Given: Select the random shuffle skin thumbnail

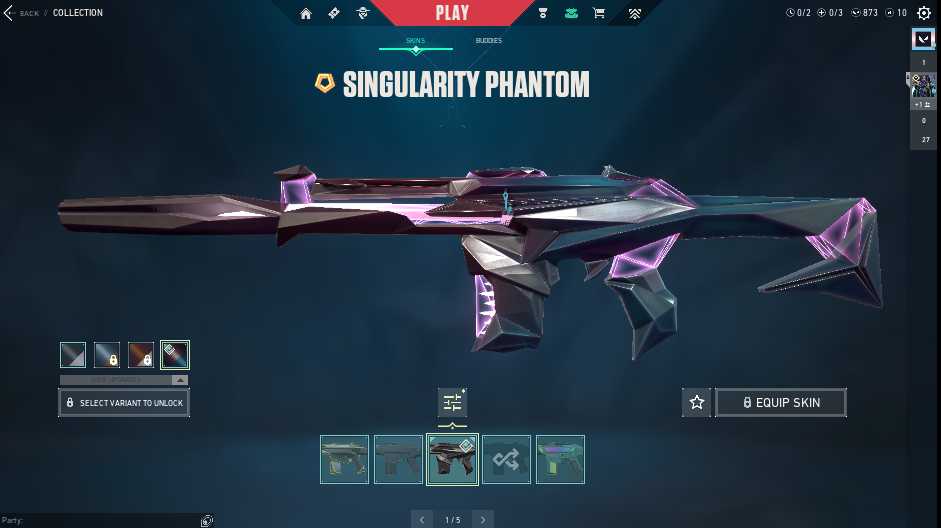Looking at the screenshot, I should point(506,459).
